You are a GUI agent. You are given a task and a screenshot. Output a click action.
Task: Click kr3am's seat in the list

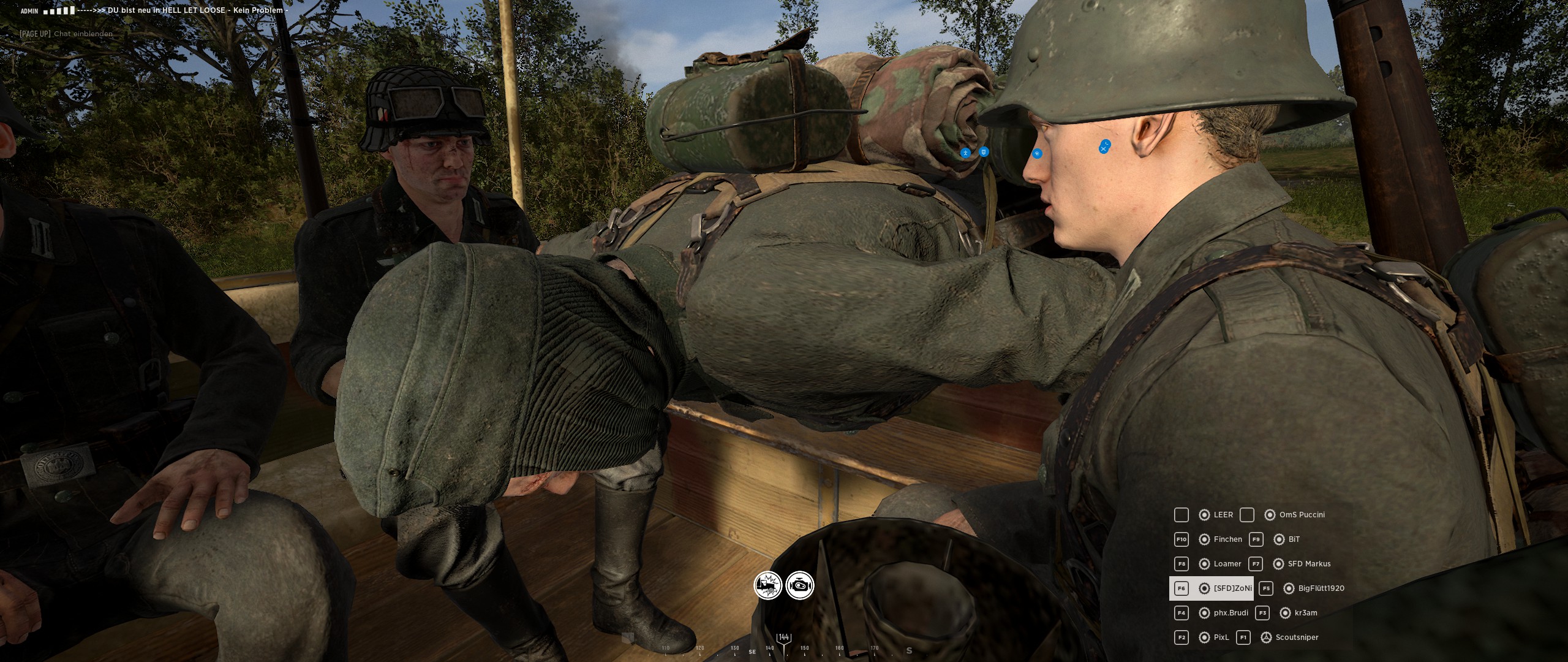(1305, 613)
